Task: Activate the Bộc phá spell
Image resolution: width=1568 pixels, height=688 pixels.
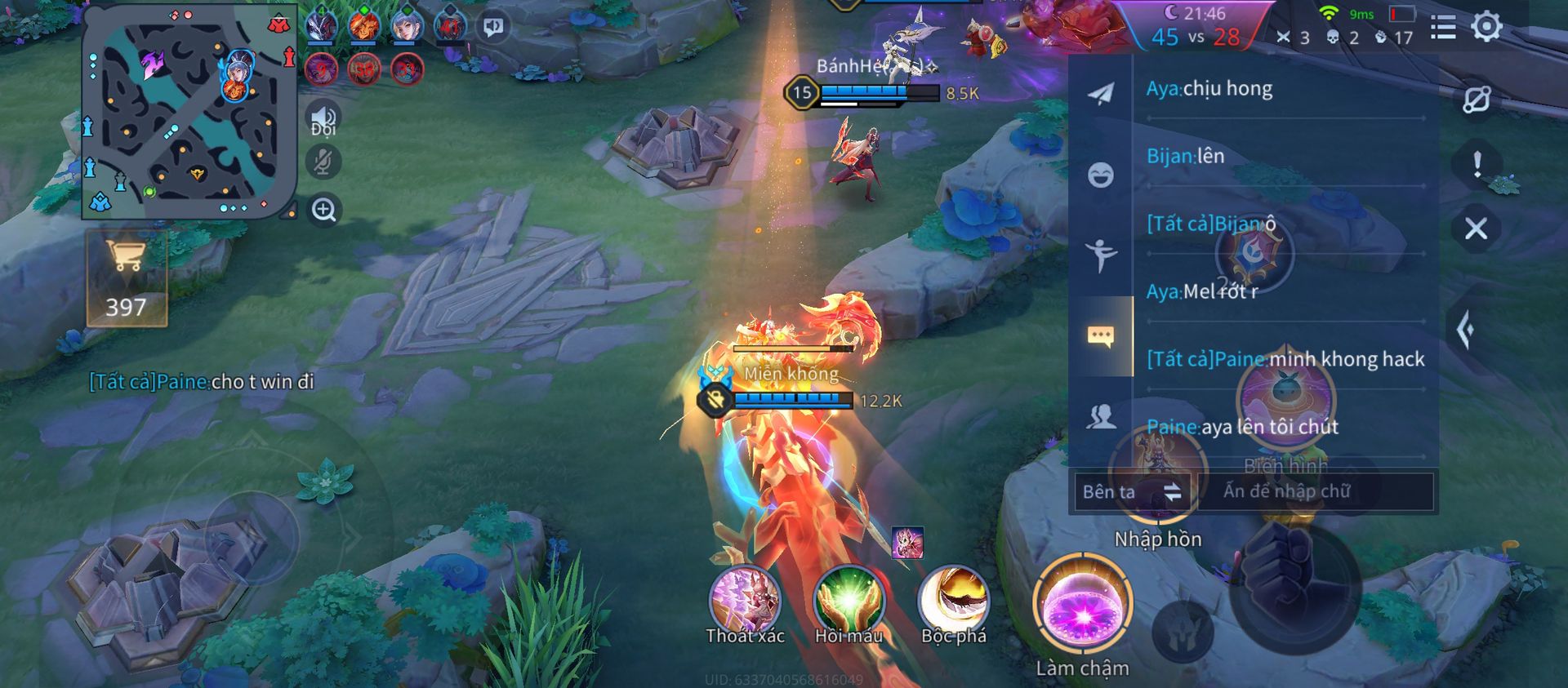Action: point(953,601)
